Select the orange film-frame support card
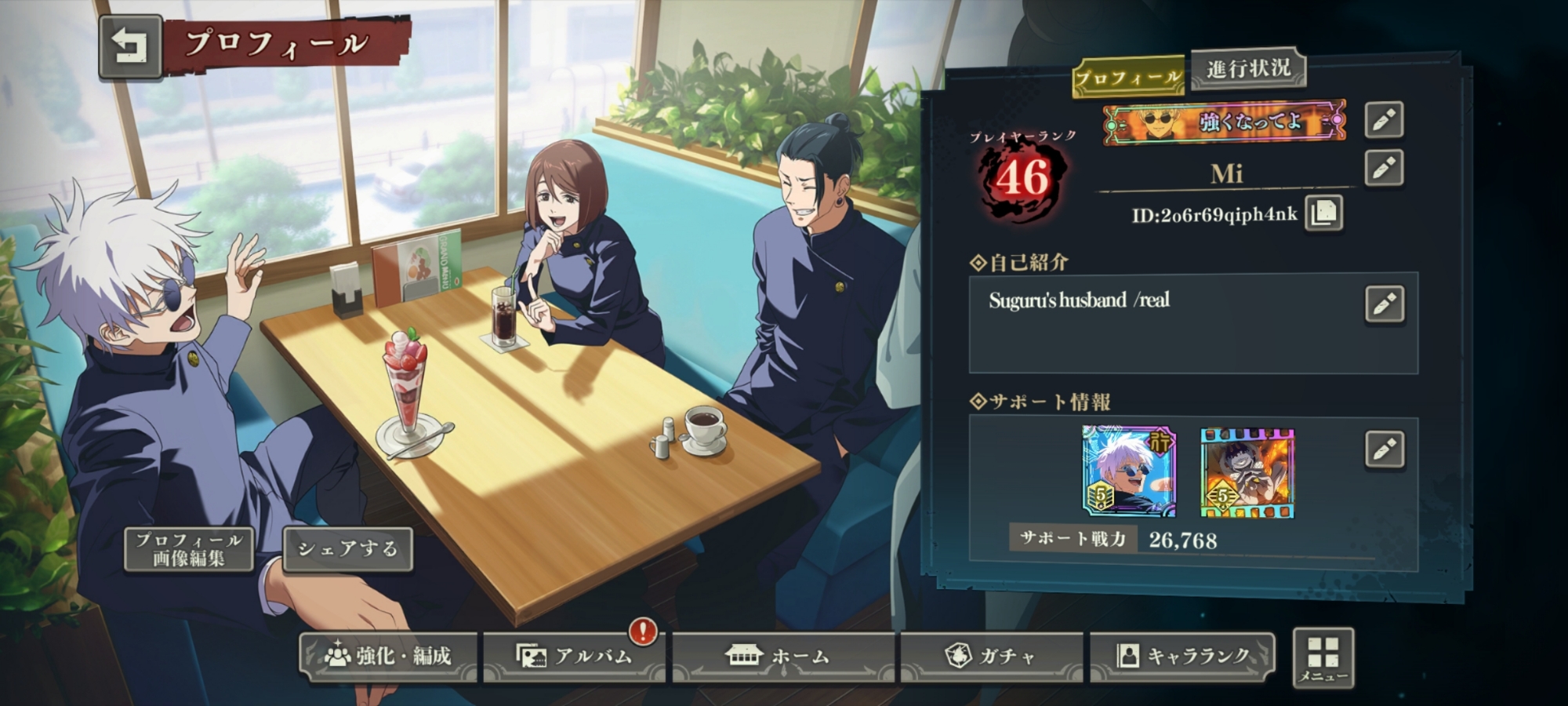The width and height of the screenshot is (1568, 706). [x=1247, y=472]
